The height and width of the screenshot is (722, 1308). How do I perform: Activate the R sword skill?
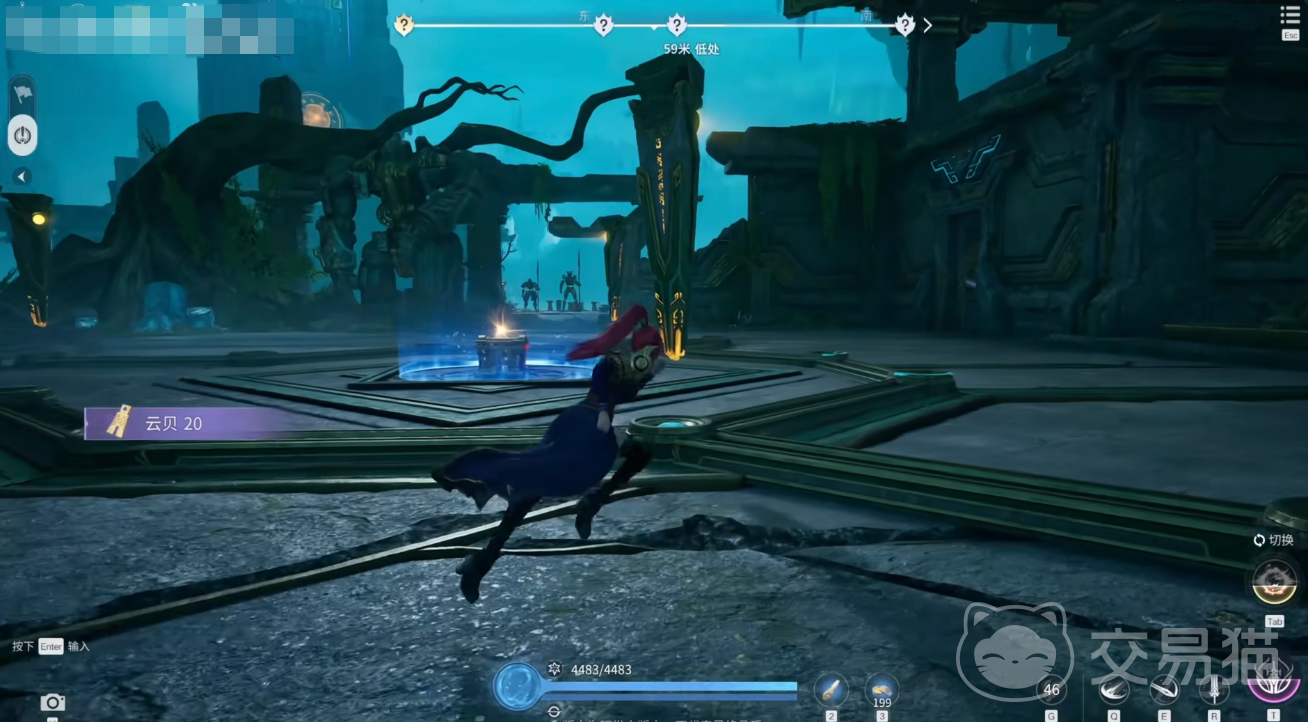(x=1214, y=689)
